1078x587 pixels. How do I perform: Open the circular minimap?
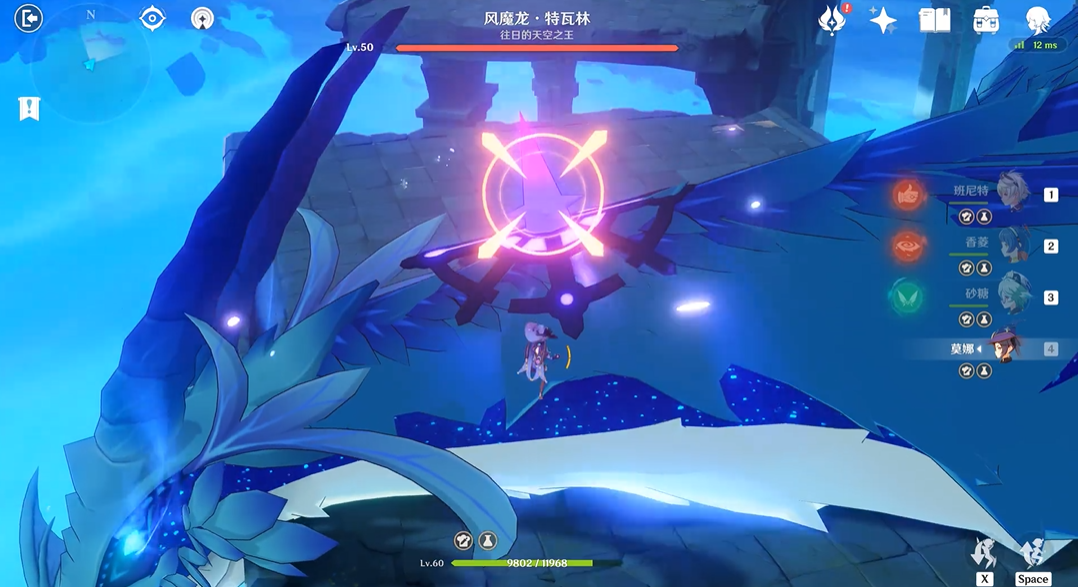89,63
